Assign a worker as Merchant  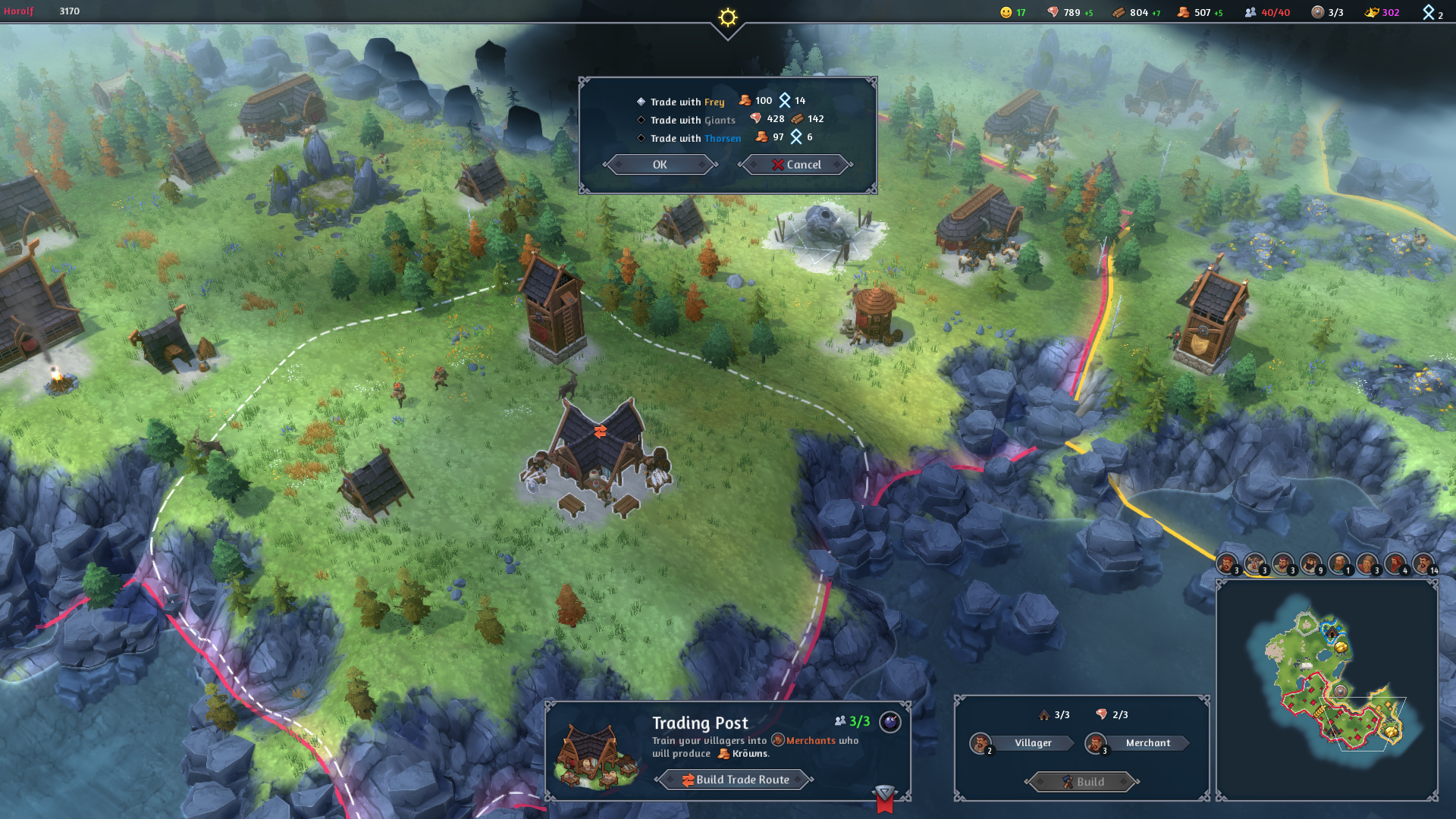pos(1147,743)
